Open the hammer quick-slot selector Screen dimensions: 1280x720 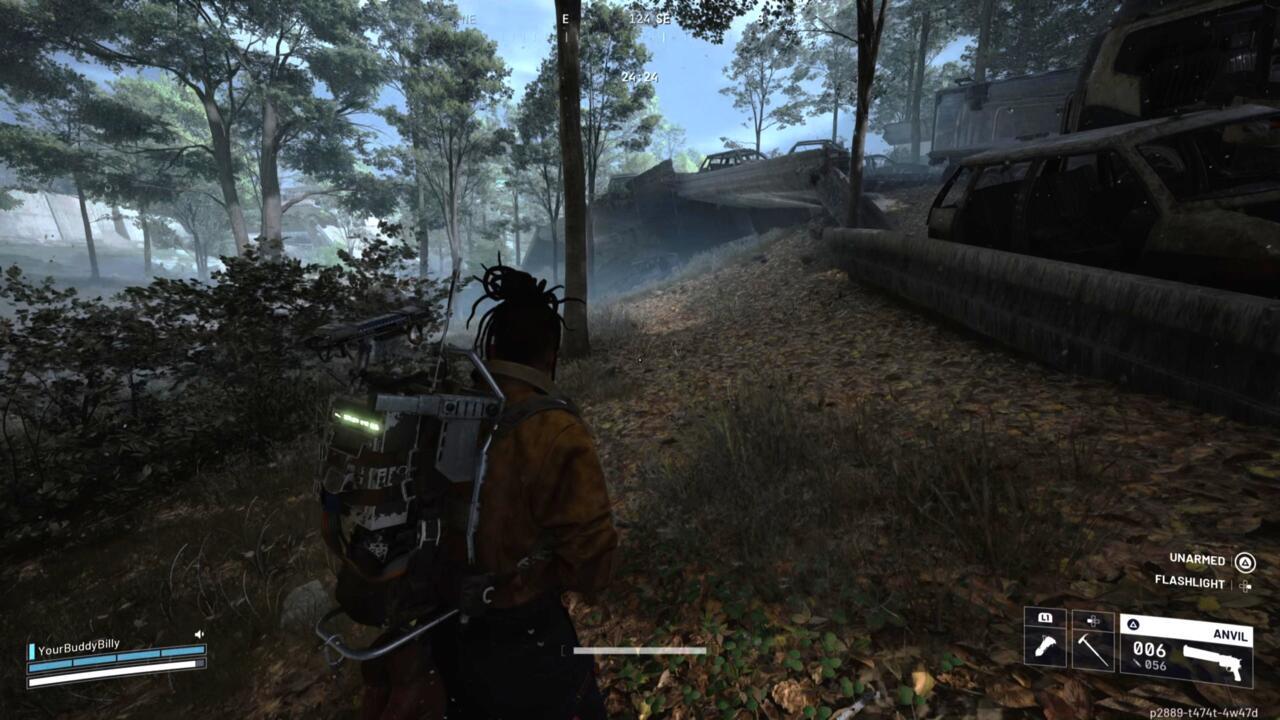(1092, 648)
